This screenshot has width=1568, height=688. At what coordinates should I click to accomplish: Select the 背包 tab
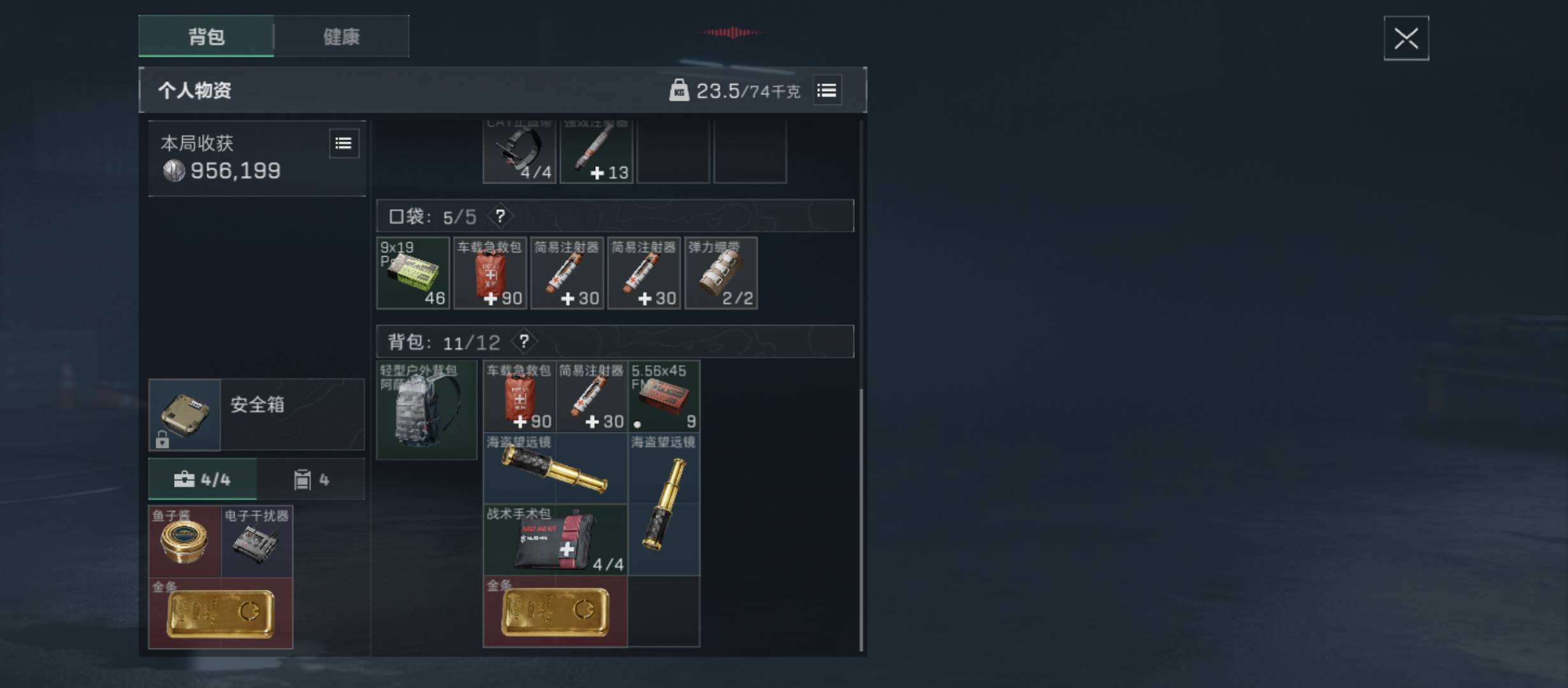[207, 36]
